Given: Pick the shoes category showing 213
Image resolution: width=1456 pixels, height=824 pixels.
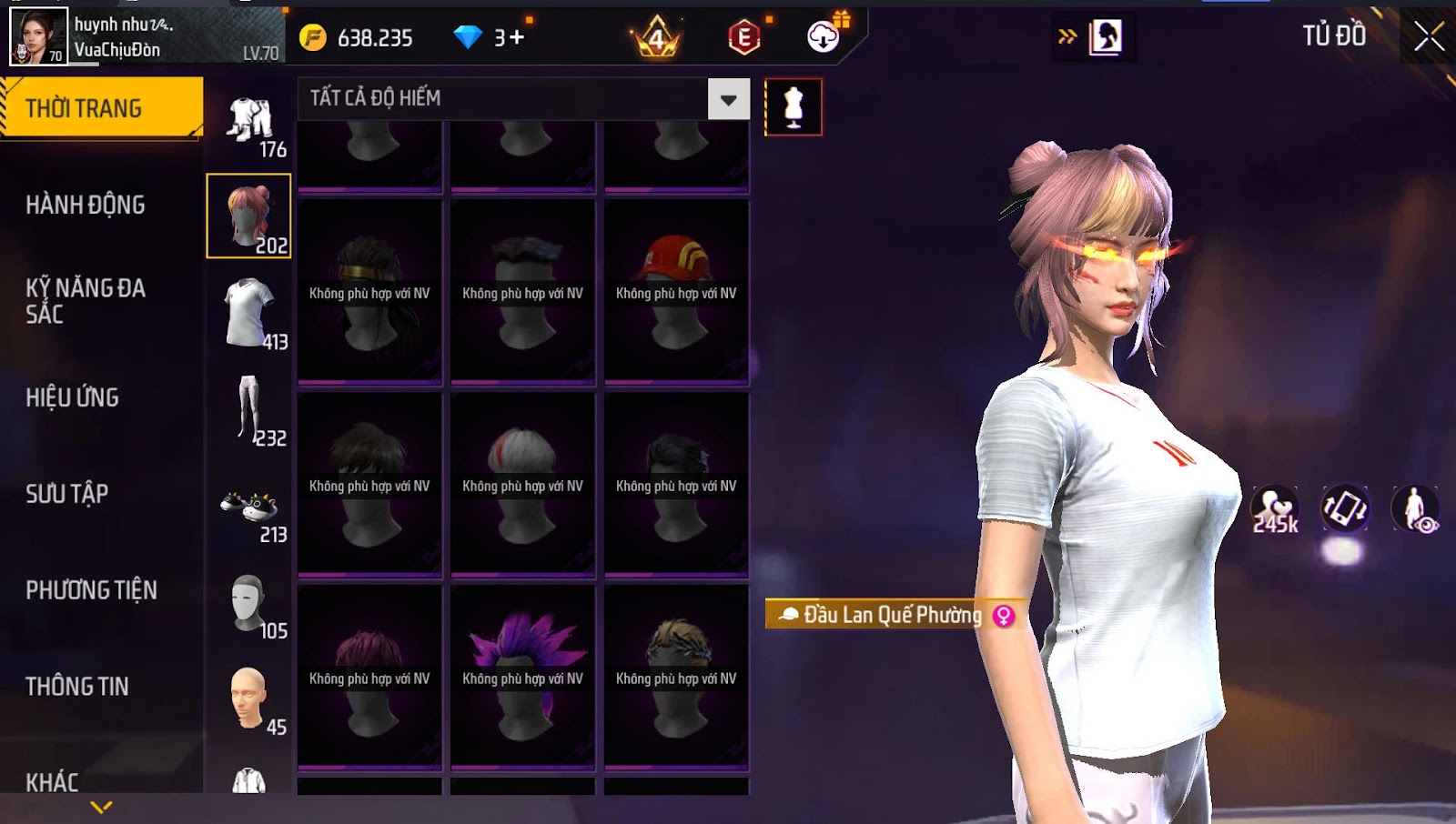Looking at the screenshot, I should (249, 509).
